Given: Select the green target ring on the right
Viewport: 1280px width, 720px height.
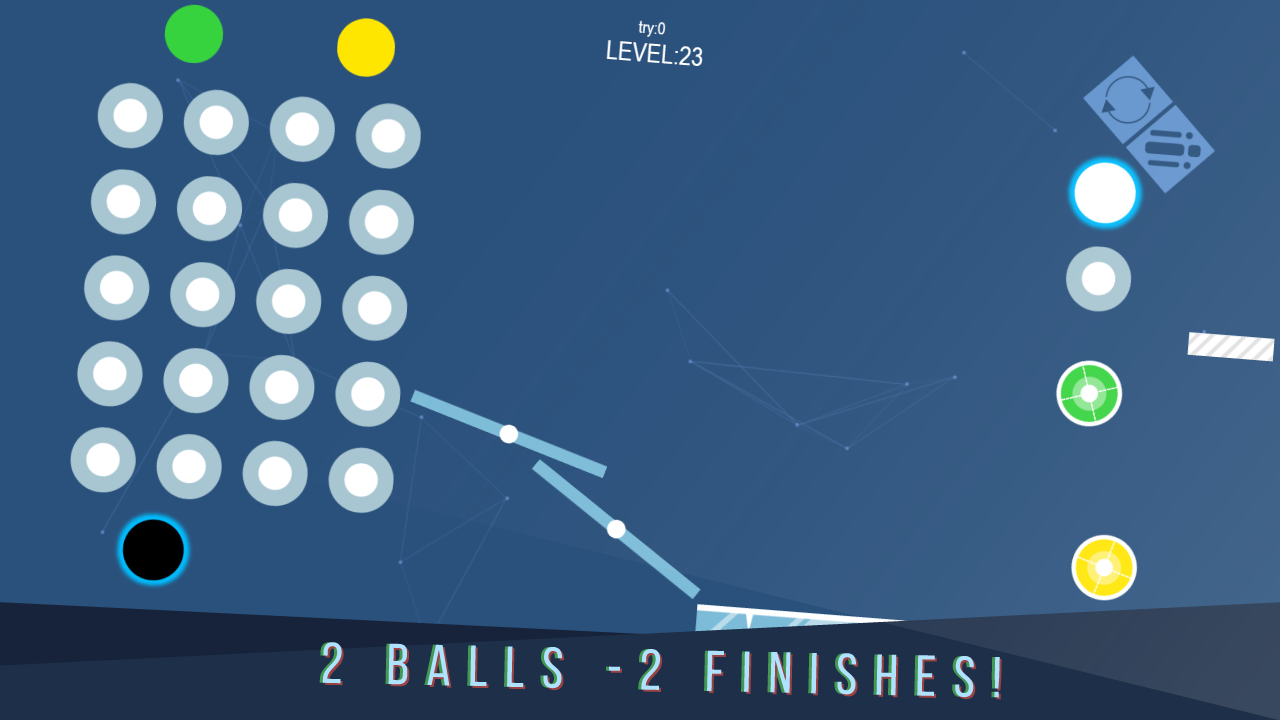Looking at the screenshot, I should 1089,393.
